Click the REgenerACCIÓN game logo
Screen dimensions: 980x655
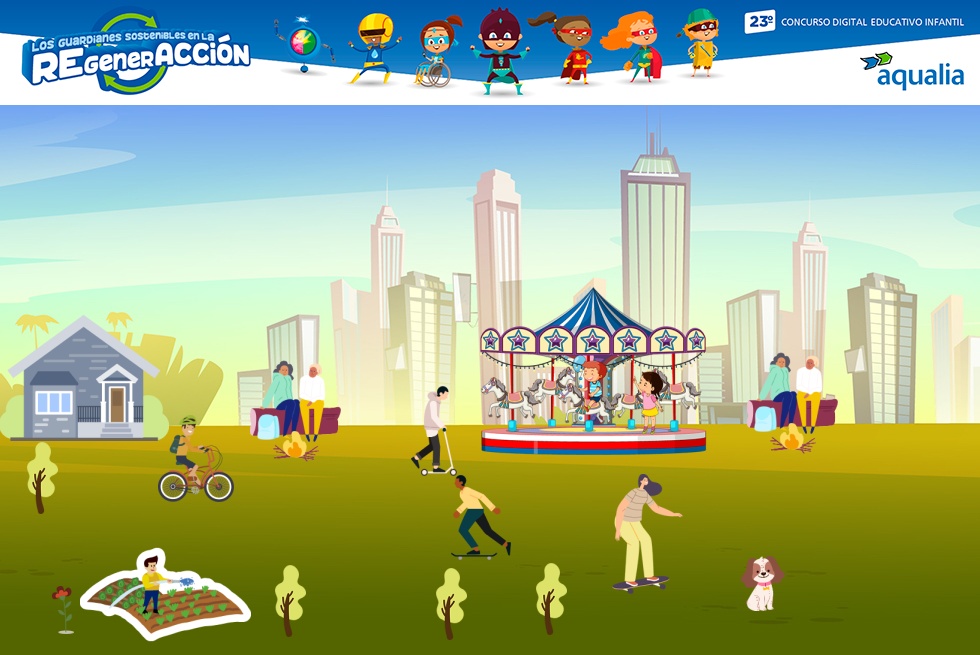[136, 56]
